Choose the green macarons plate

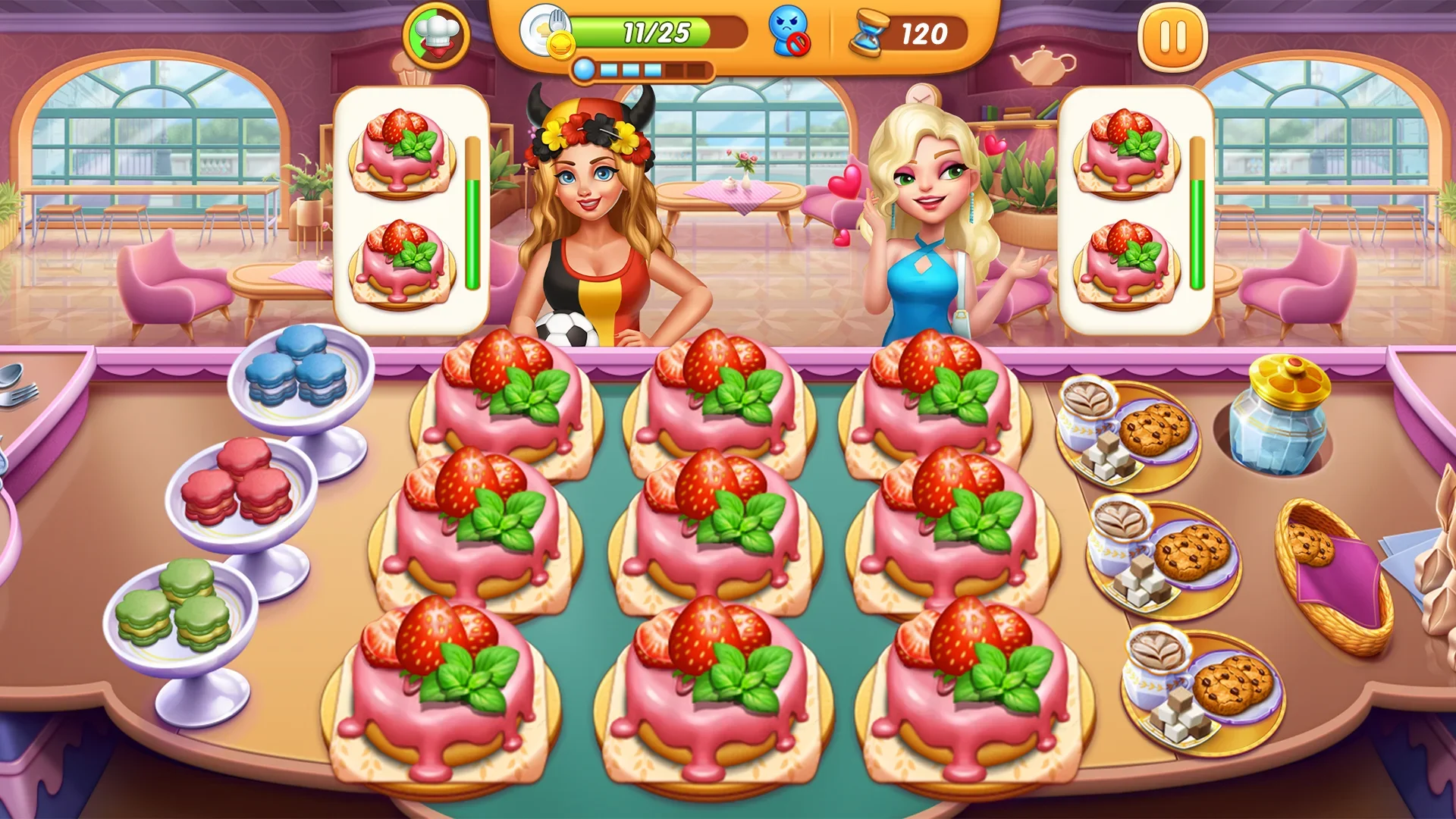point(179,613)
